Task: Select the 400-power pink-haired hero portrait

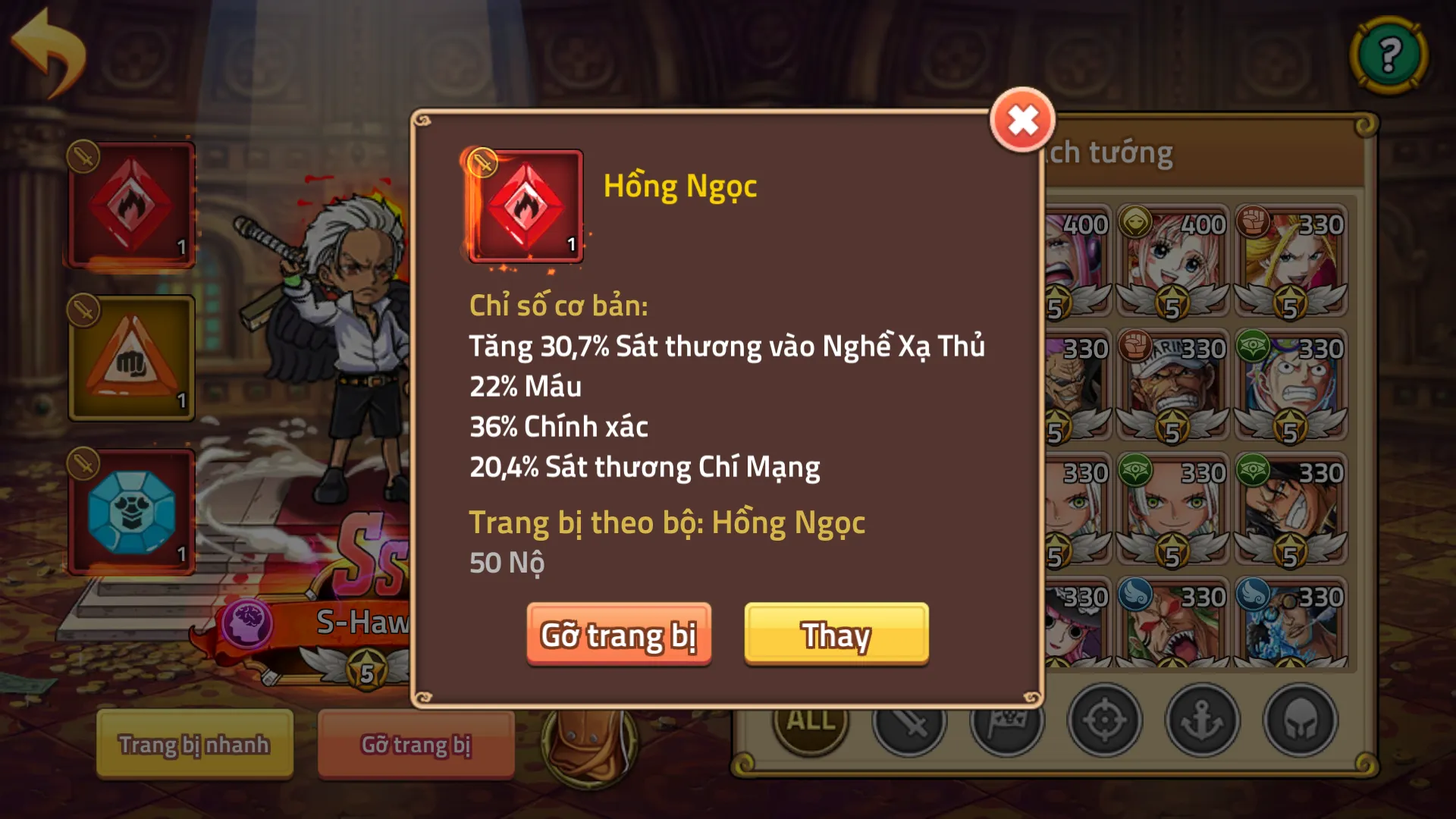Action: click(x=1172, y=258)
